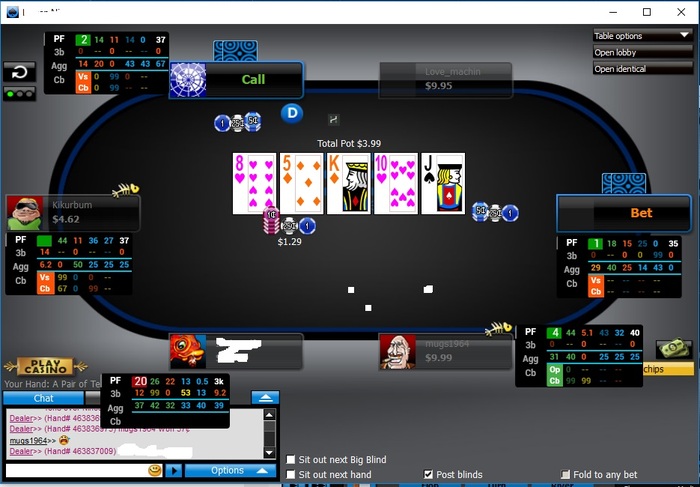Open the chat Options menu
Screen dimensions: 700x487
230,470
